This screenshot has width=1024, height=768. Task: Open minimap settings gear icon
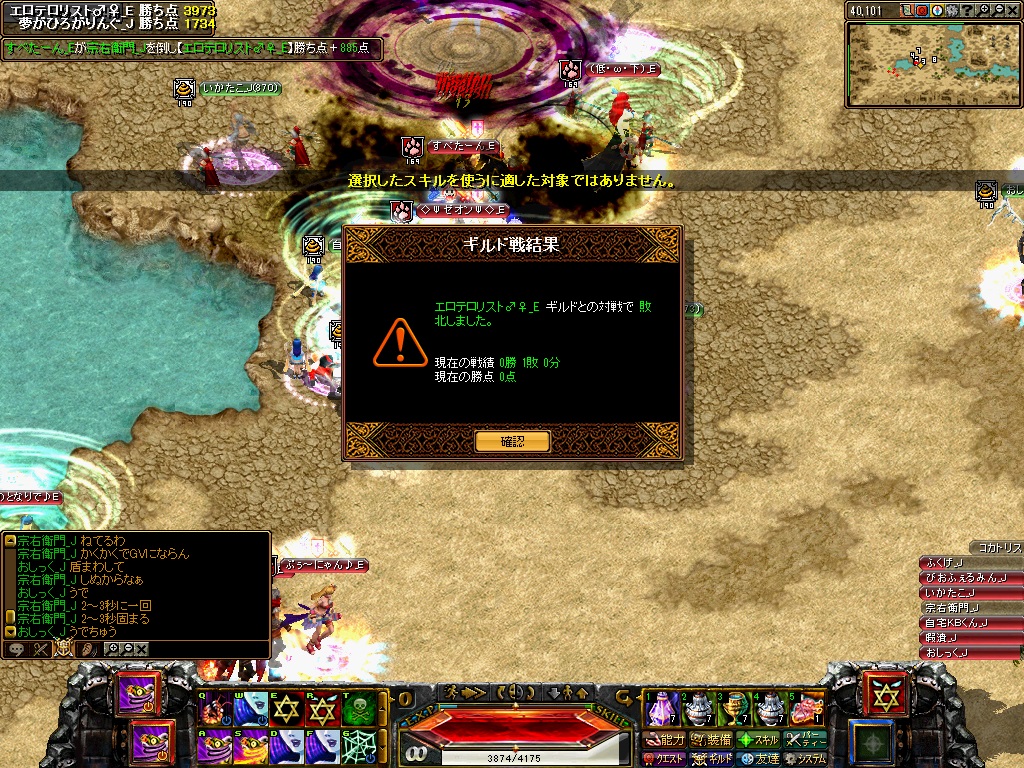951,11
